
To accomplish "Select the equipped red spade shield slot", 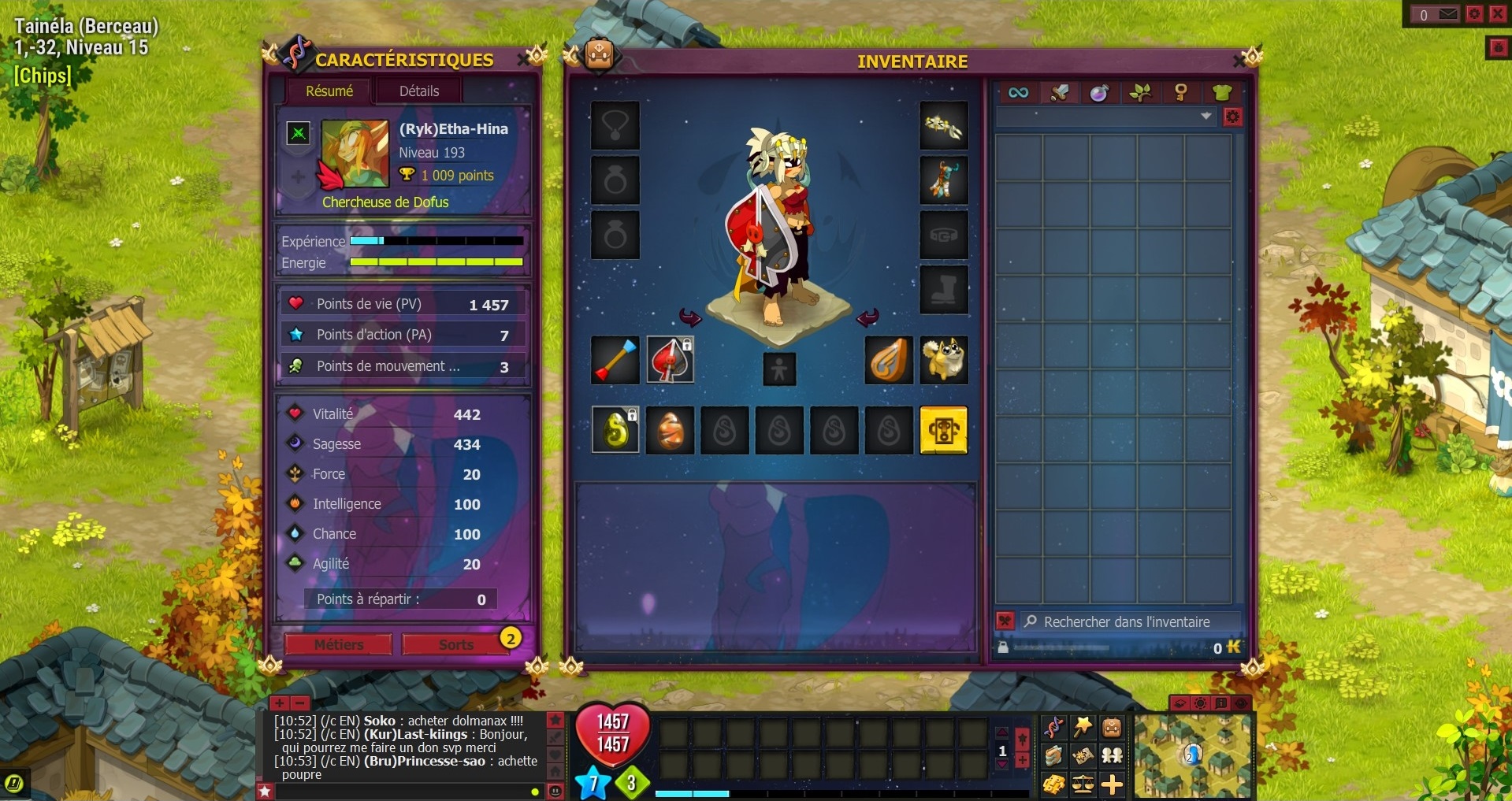I will pos(670,360).
